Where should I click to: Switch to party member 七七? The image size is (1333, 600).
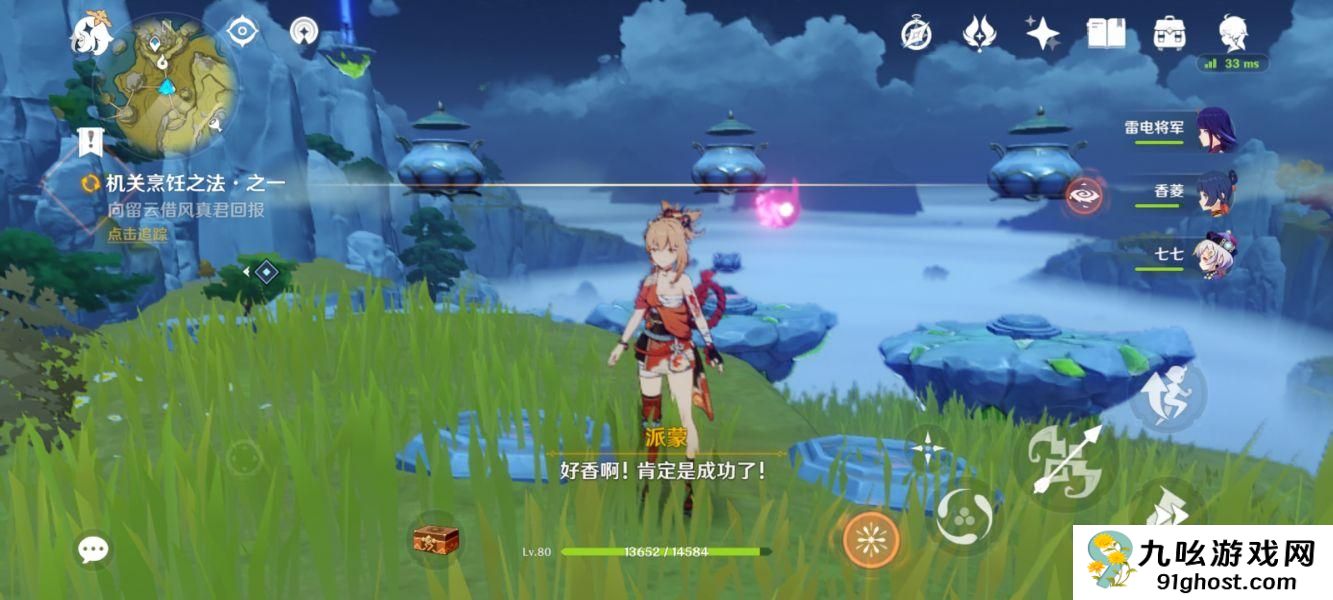pos(1212,256)
